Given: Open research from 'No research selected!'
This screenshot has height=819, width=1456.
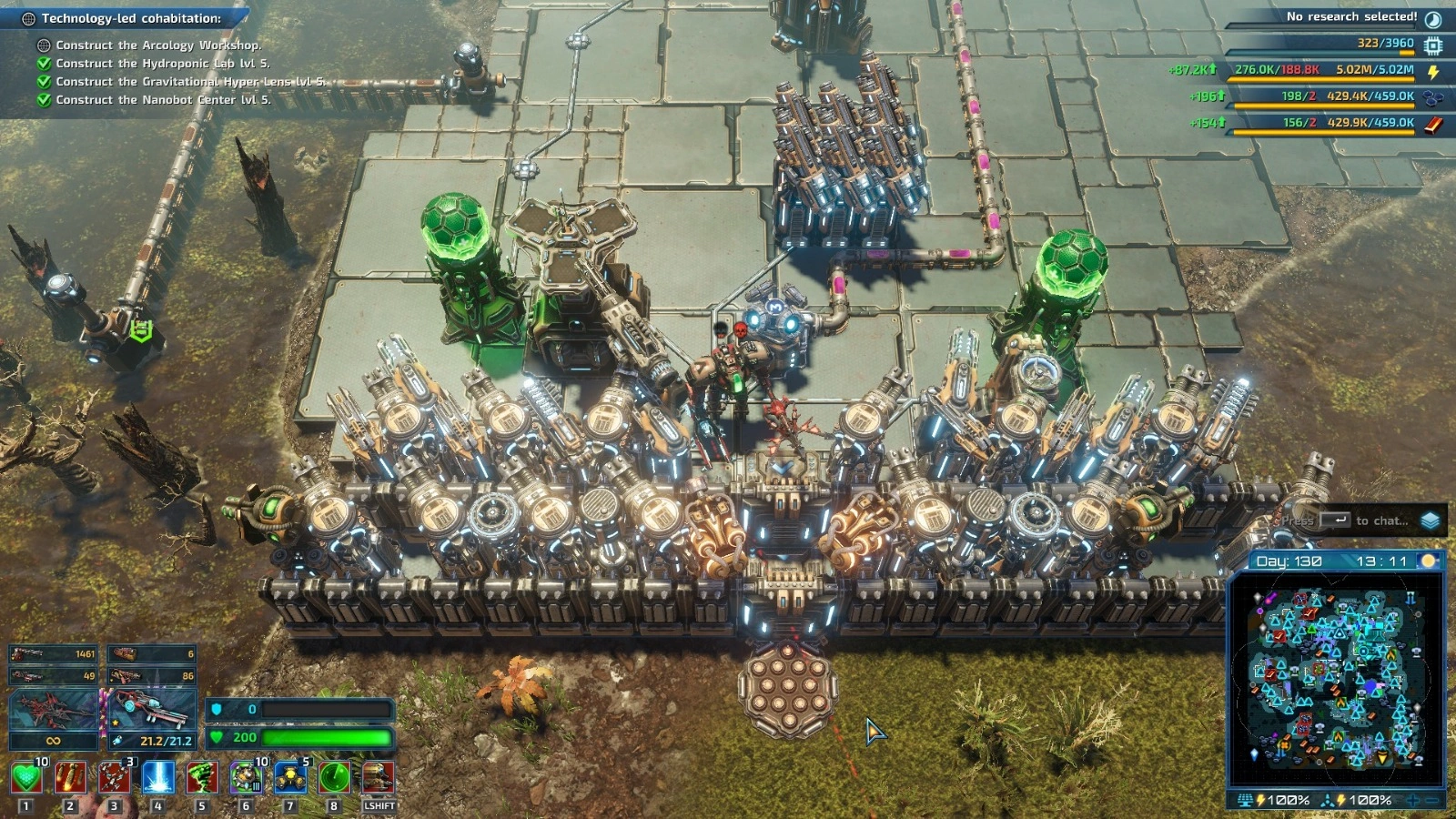Looking at the screenshot, I should click(1351, 17).
